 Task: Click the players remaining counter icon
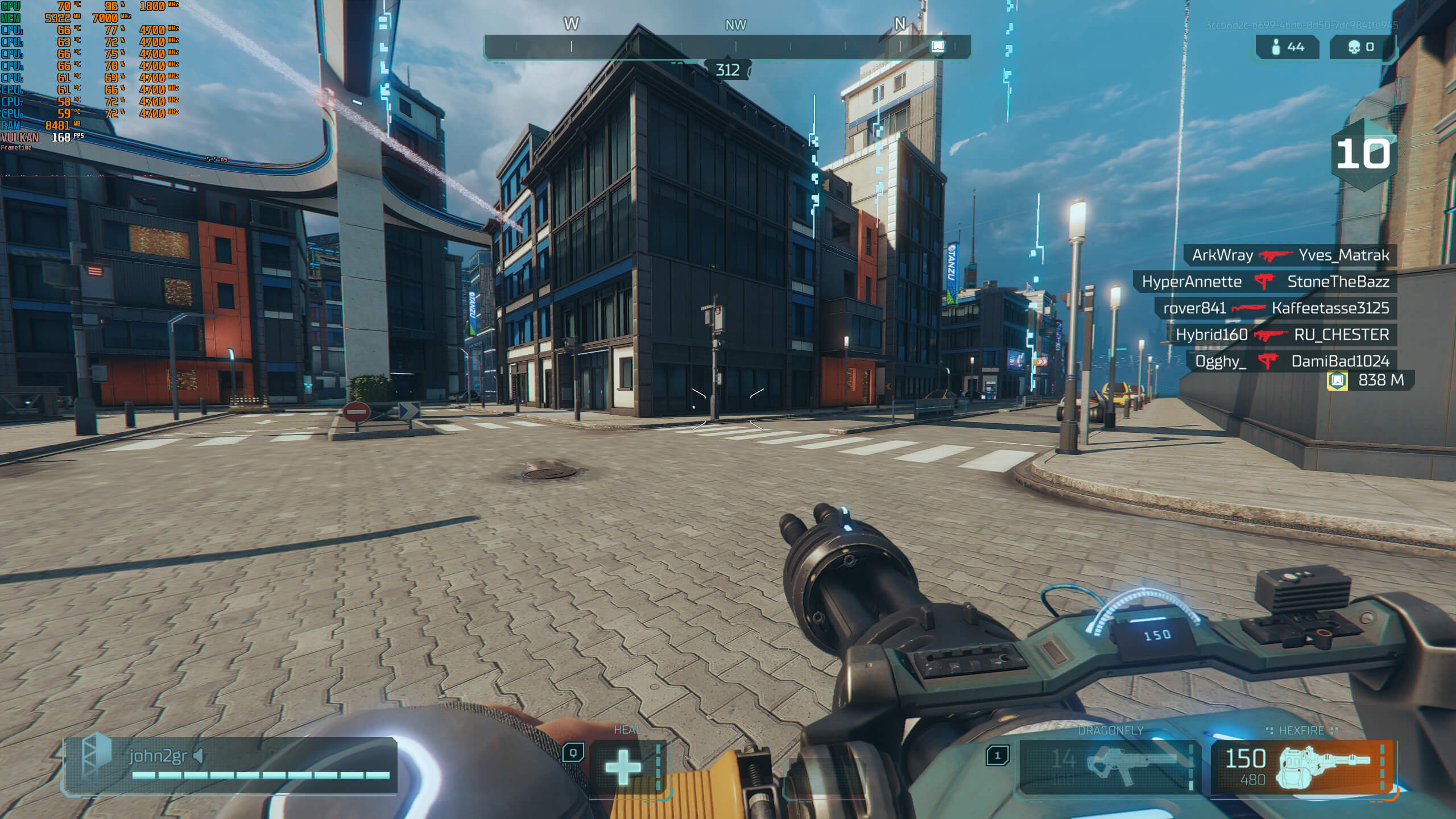coord(1276,47)
